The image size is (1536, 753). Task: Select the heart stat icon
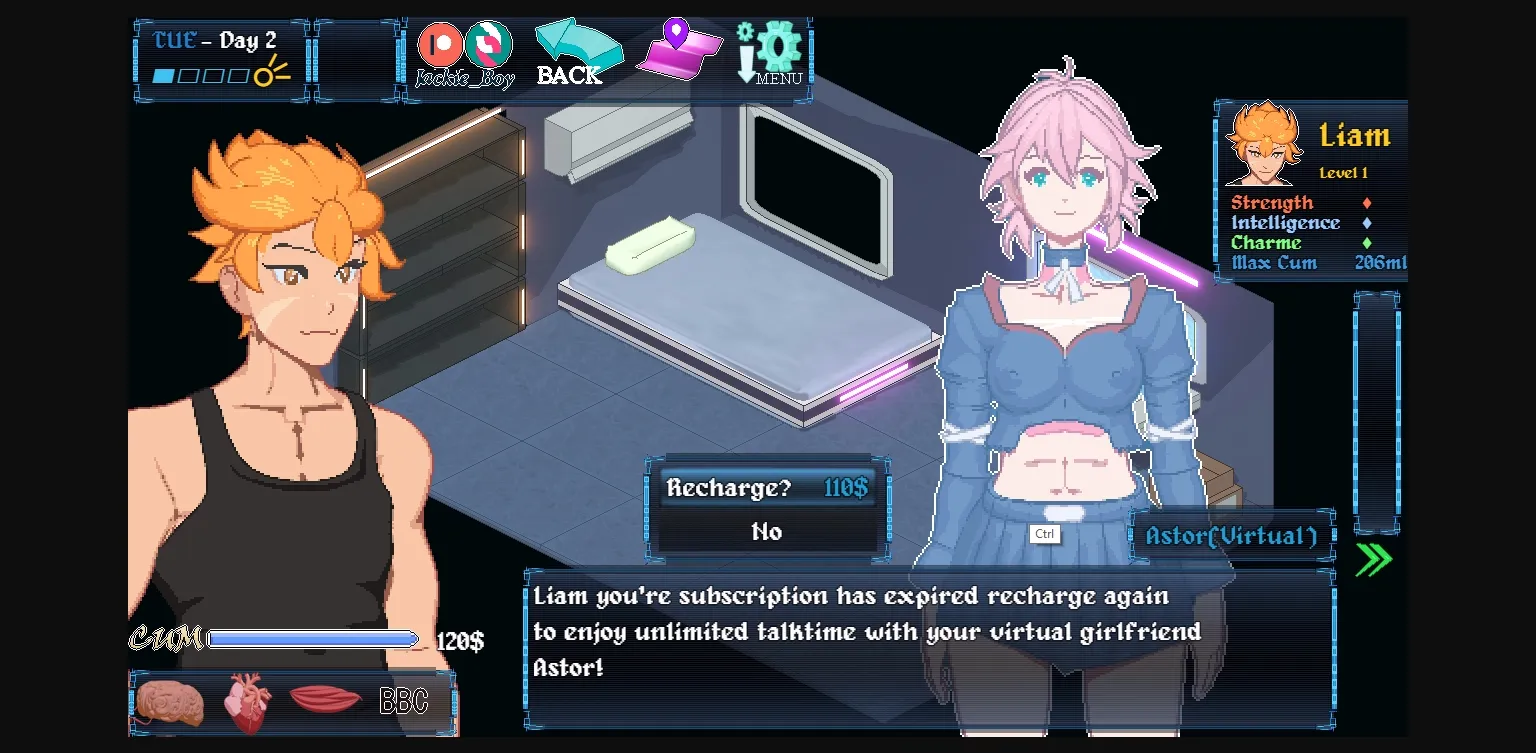(248, 700)
